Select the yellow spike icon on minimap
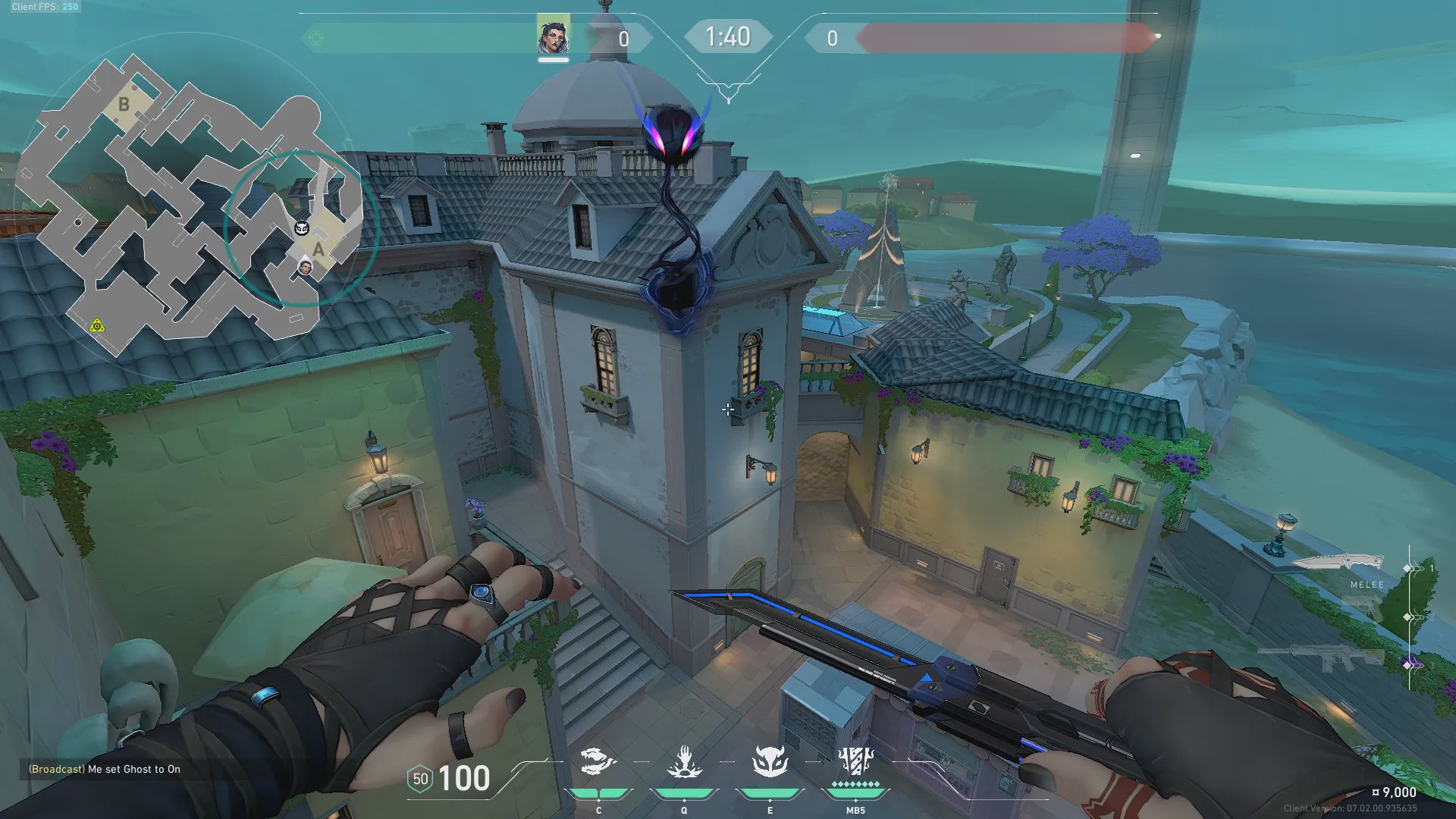 coord(97,326)
